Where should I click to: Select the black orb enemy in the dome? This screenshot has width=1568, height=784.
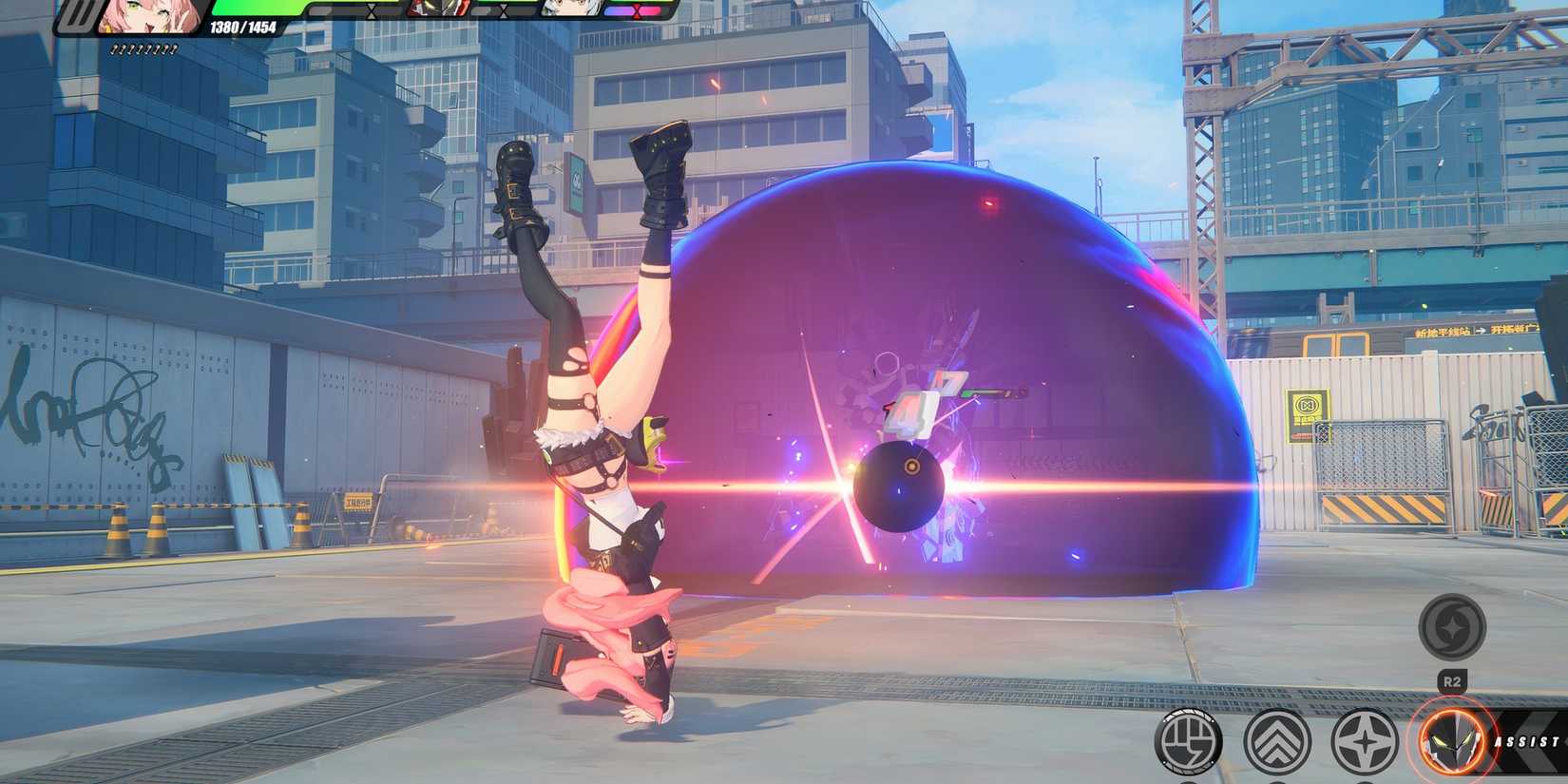click(898, 487)
